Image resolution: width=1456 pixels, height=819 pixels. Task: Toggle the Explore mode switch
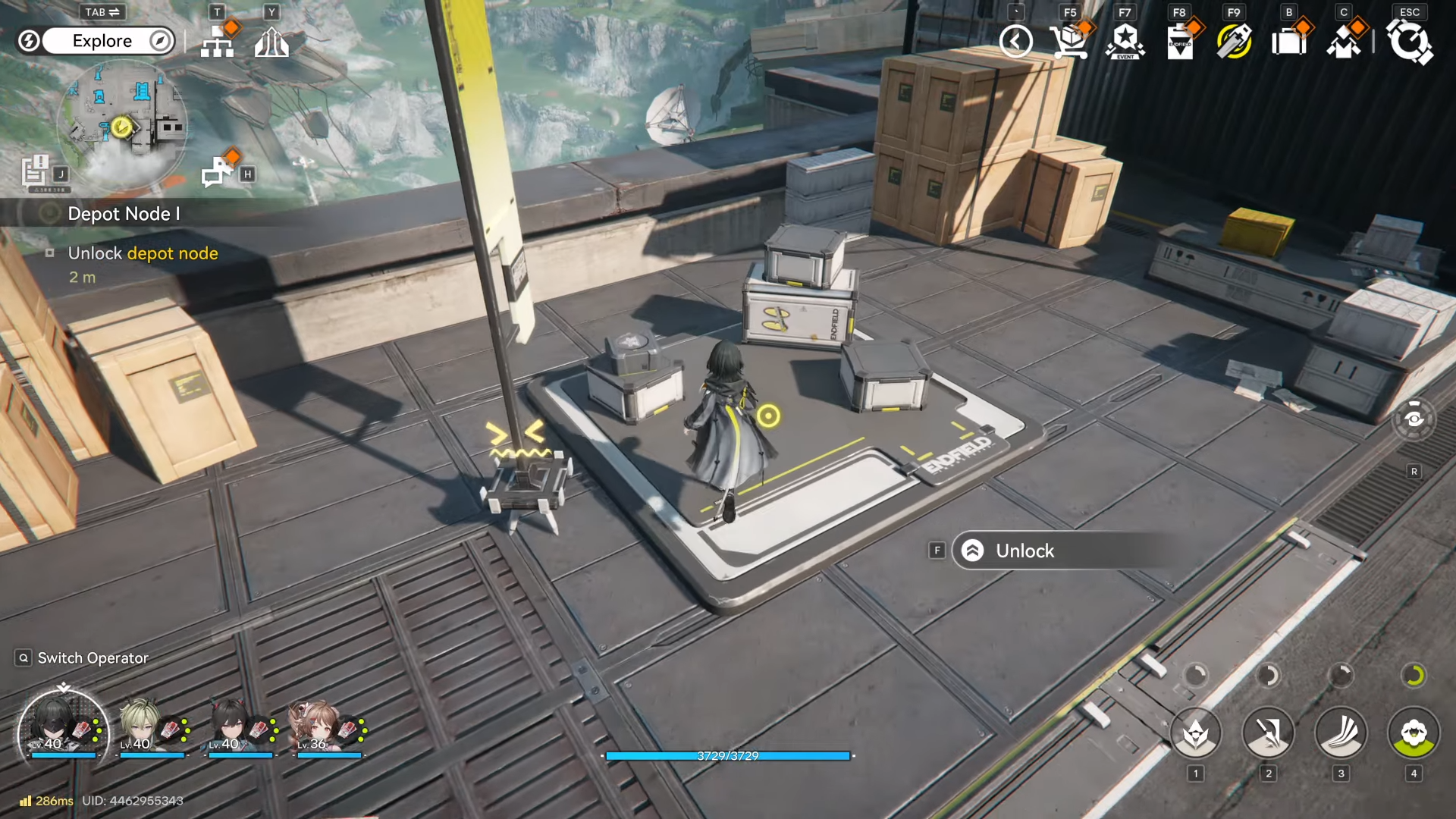click(x=102, y=41)
